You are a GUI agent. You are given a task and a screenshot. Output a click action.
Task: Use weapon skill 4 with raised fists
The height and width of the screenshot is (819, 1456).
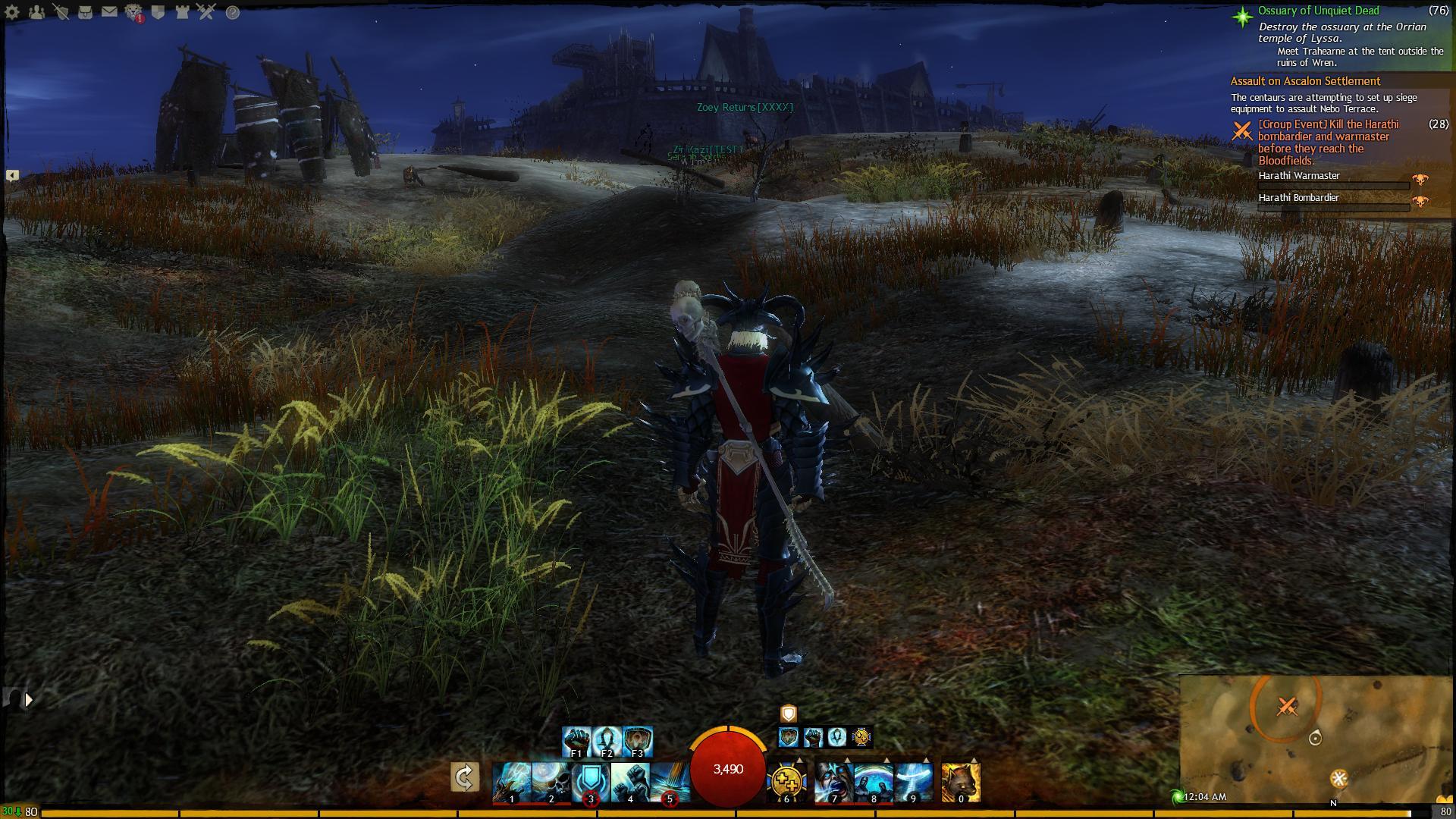[x=630, y=782]
